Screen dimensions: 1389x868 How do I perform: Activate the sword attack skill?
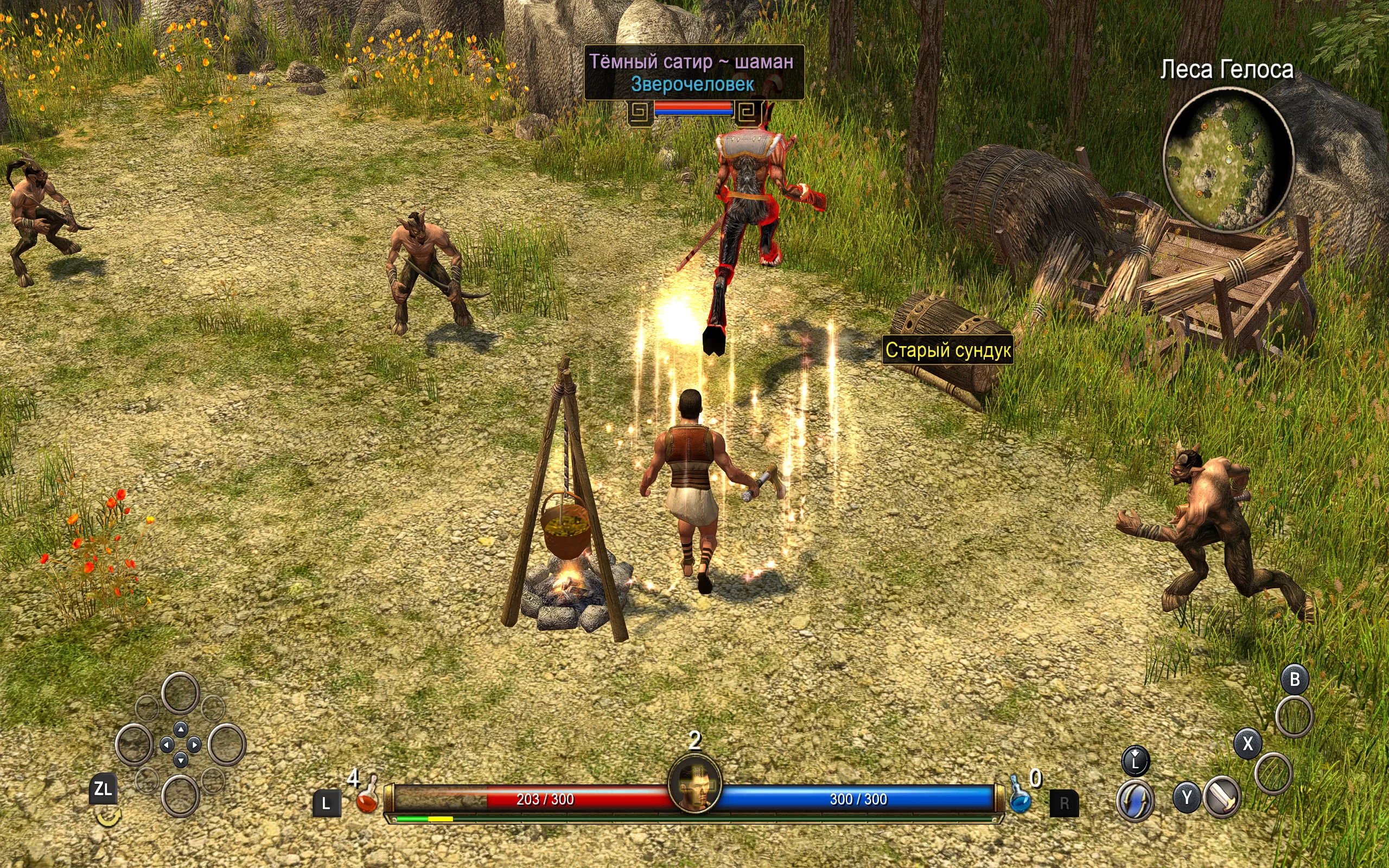[1222, 797]
